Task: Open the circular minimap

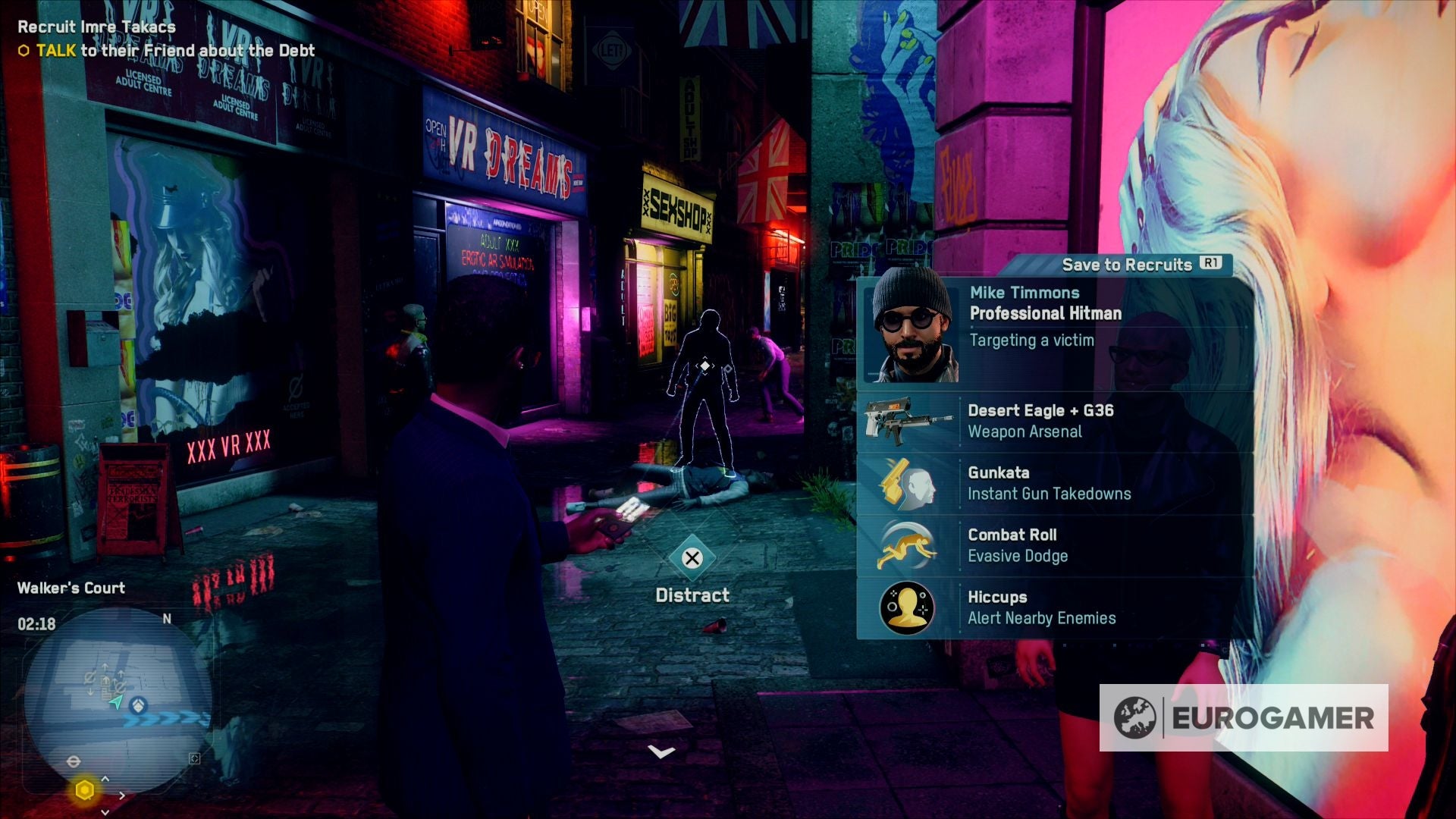Action: 114,699
